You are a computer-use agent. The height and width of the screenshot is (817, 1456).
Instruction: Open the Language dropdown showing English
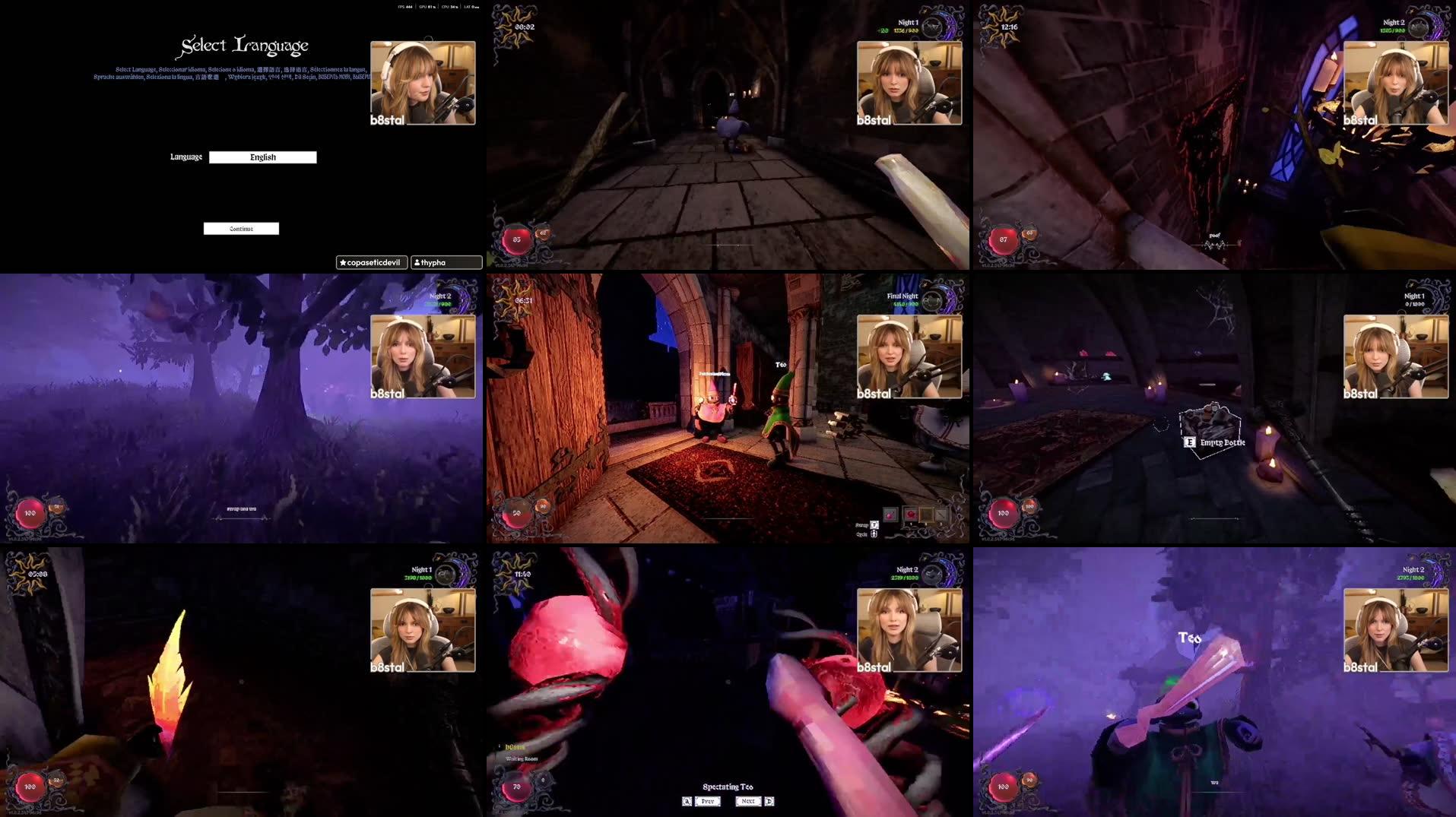(x=263, y=157)
